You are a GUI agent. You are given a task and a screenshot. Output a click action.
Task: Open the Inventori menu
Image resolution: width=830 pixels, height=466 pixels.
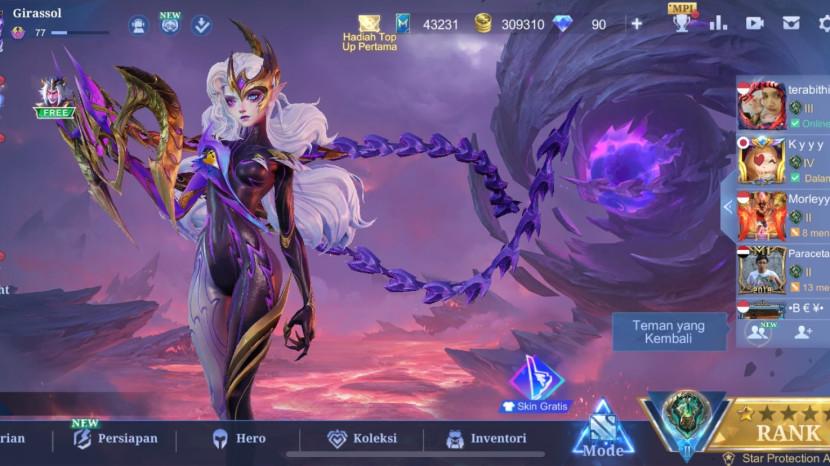486,438
